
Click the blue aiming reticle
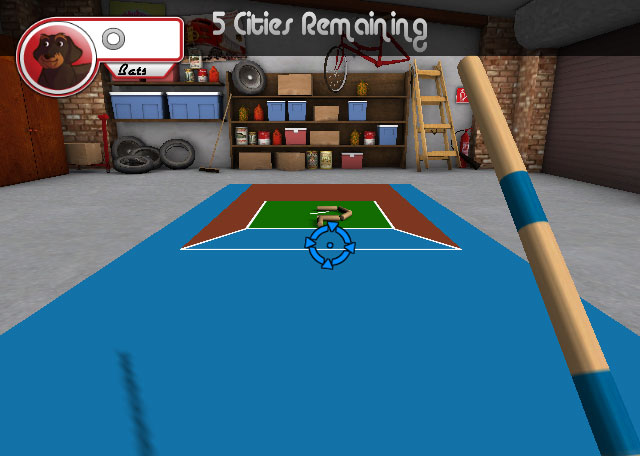click(329, 246)
